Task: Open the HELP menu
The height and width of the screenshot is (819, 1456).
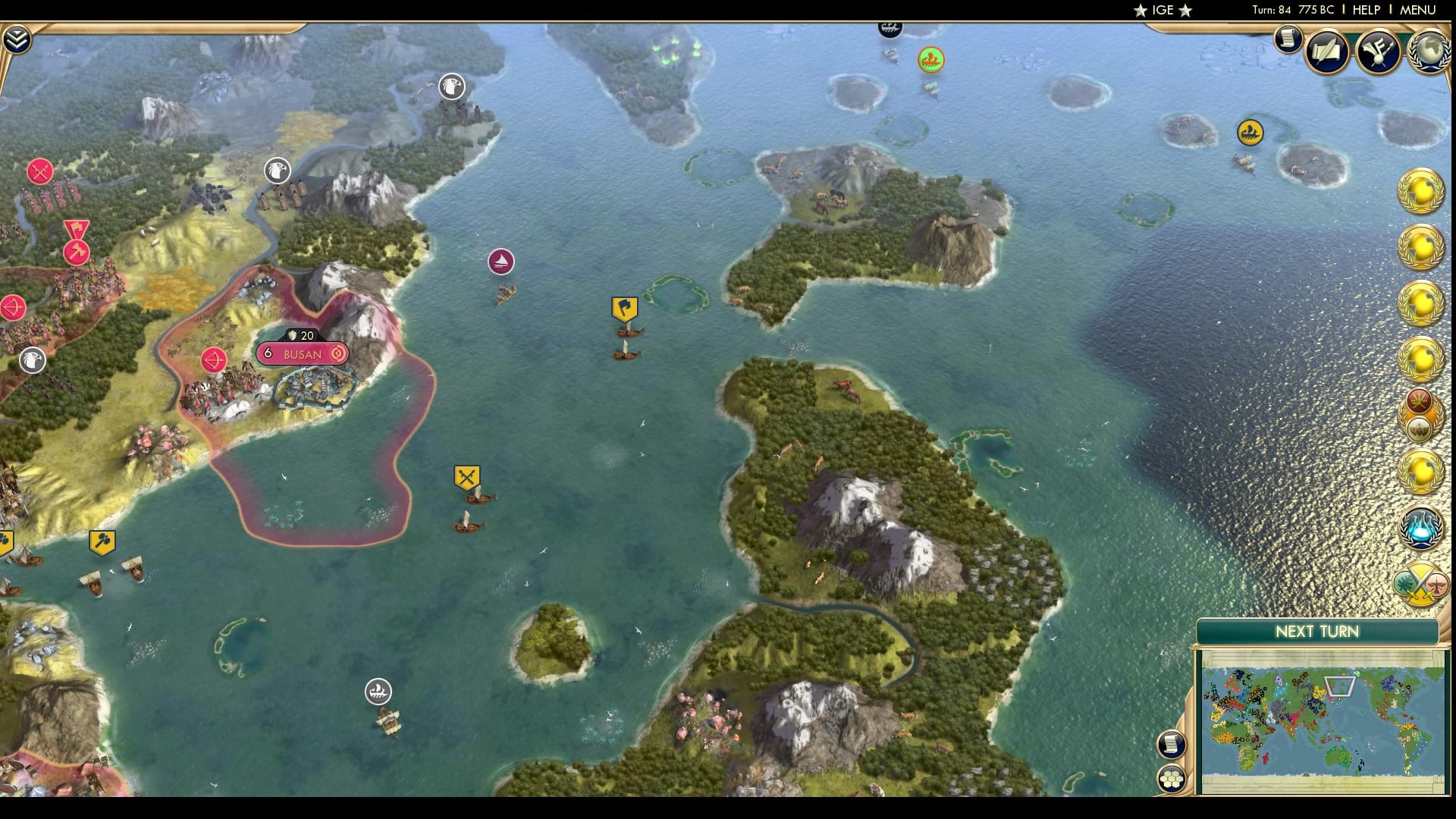Action: tap(1365, 11)
